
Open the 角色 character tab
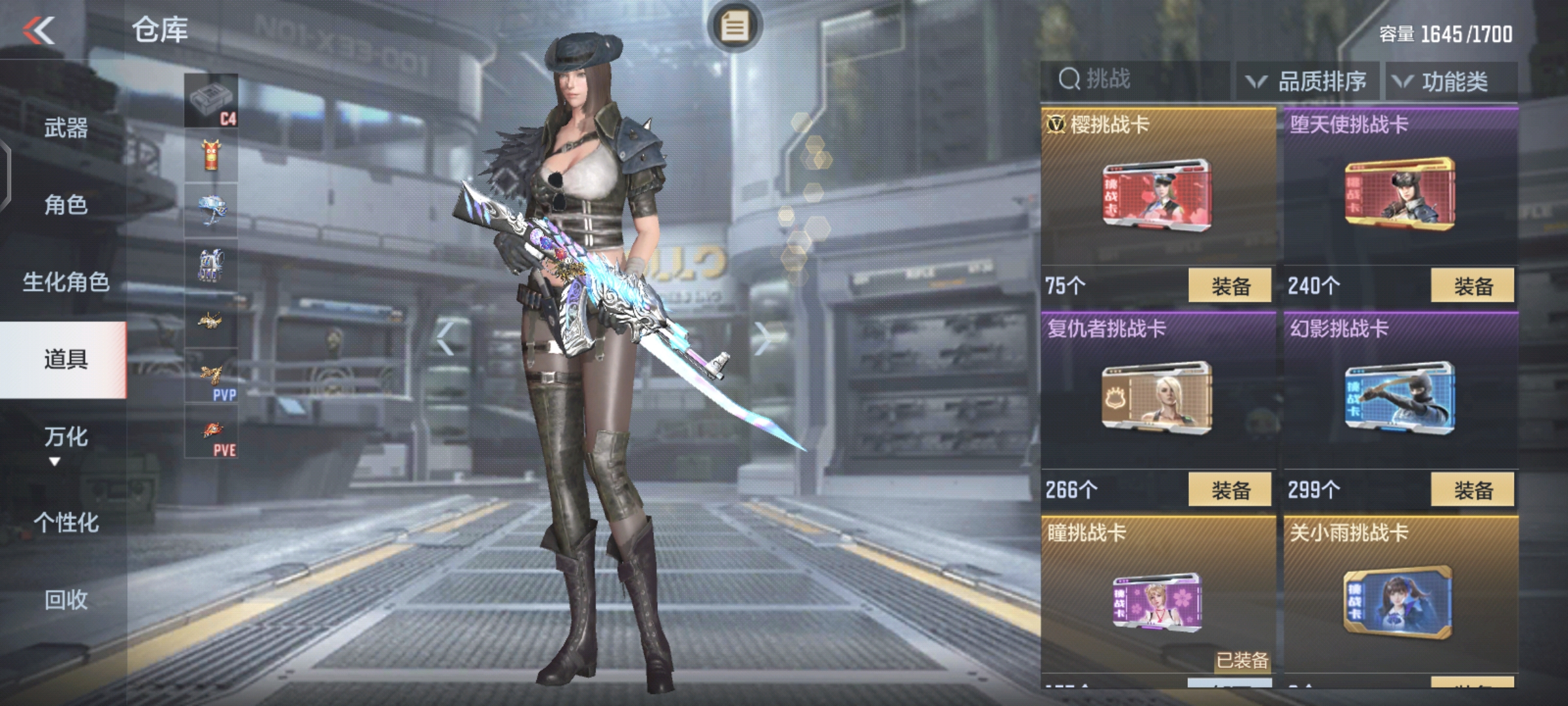tap(65, 205)
